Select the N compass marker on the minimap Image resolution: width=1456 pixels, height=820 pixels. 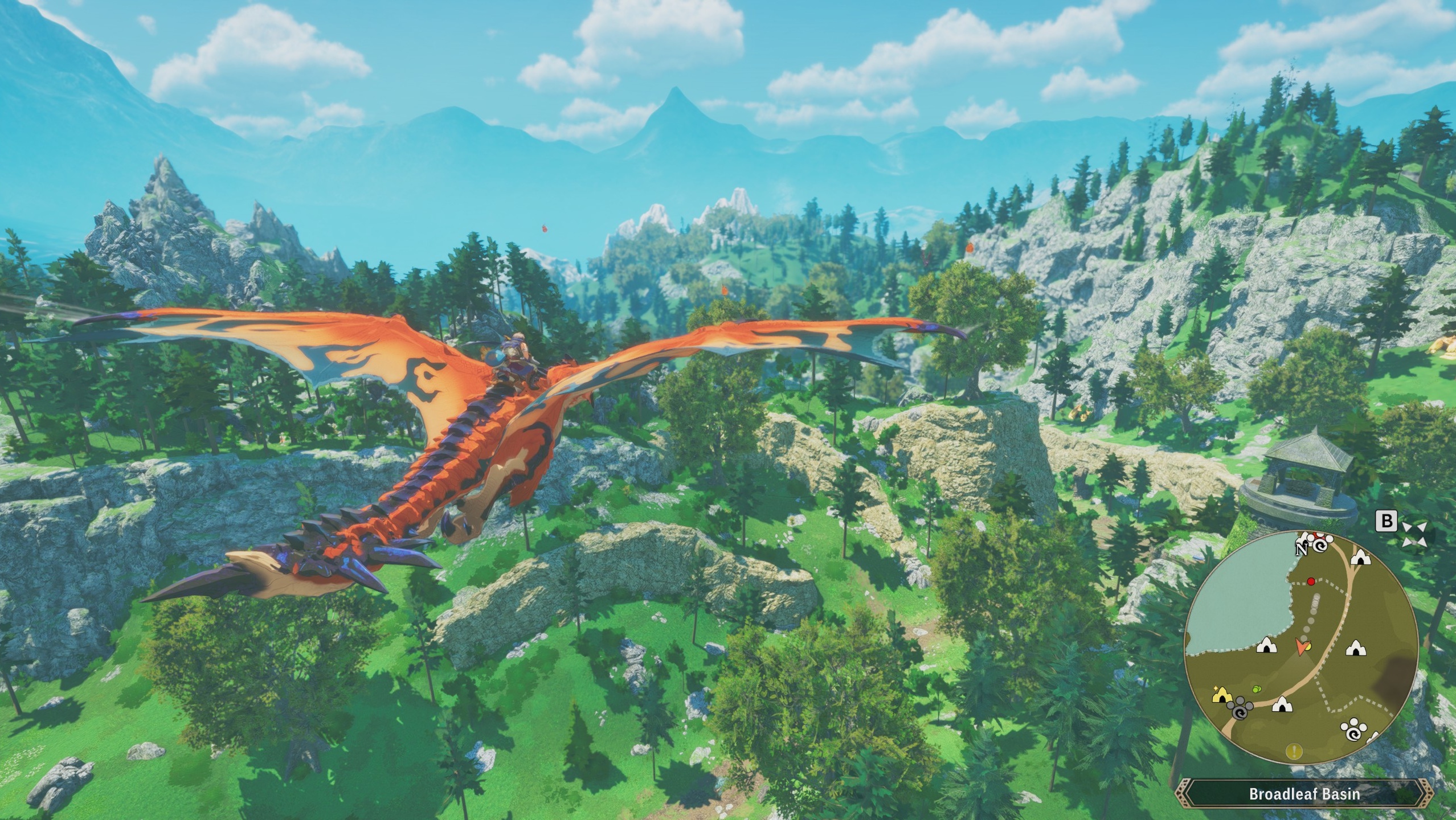tap(1301, 550)
